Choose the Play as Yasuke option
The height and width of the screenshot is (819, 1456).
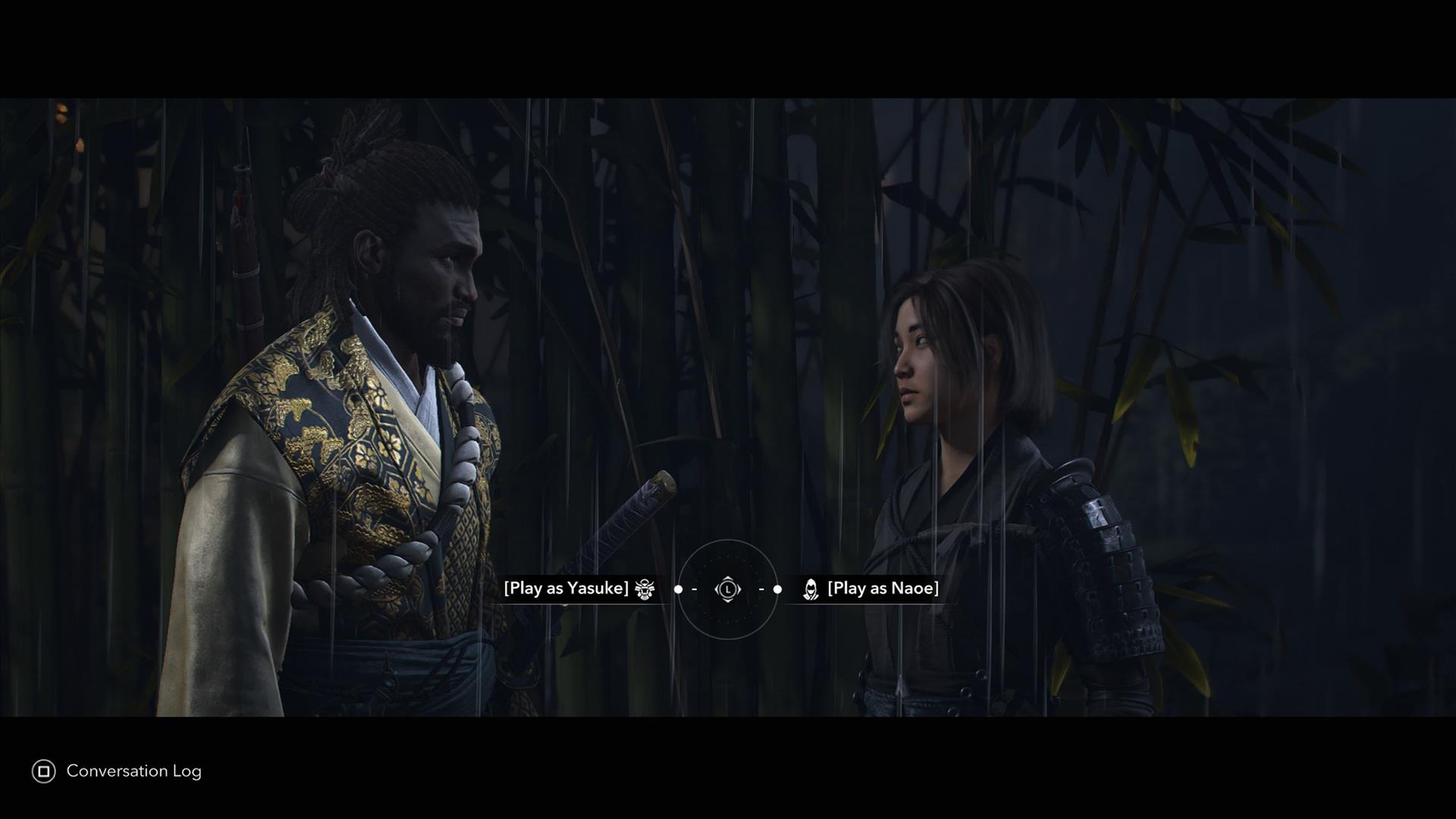point(566,588)
